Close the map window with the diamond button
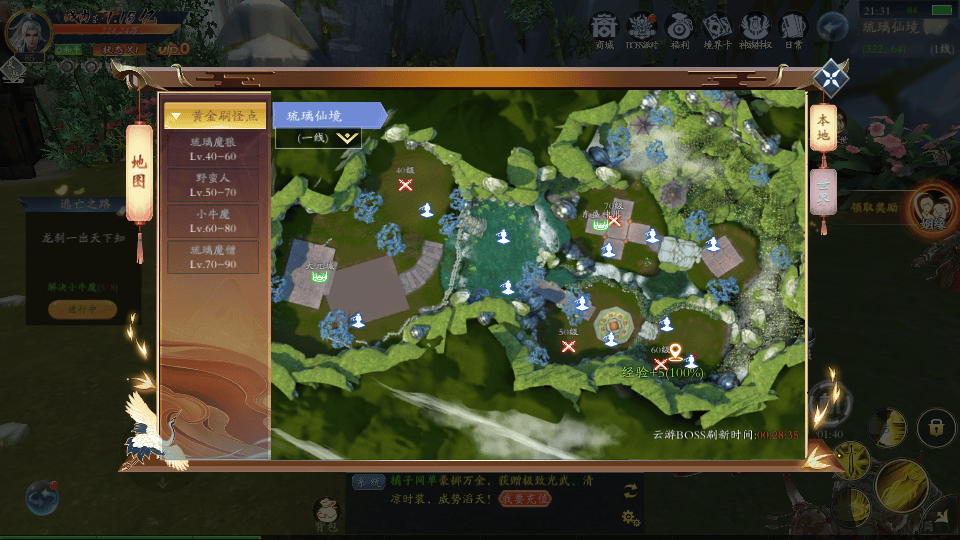This screenshot has width=960, height=540. click(x=830, y=78)
